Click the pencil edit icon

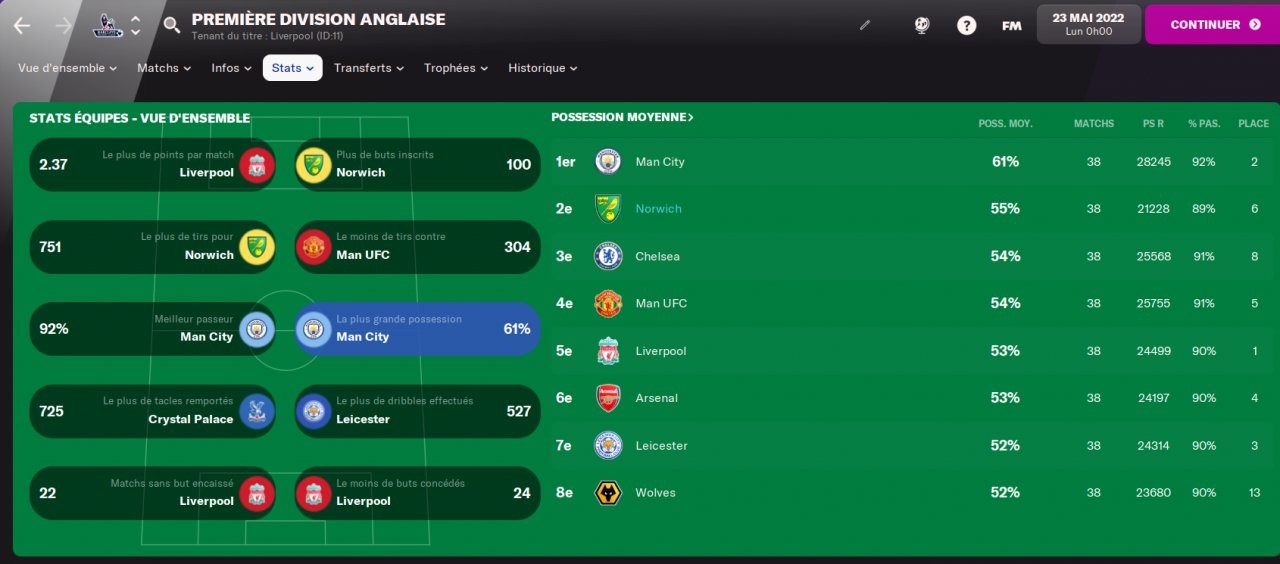coord(865,26)
